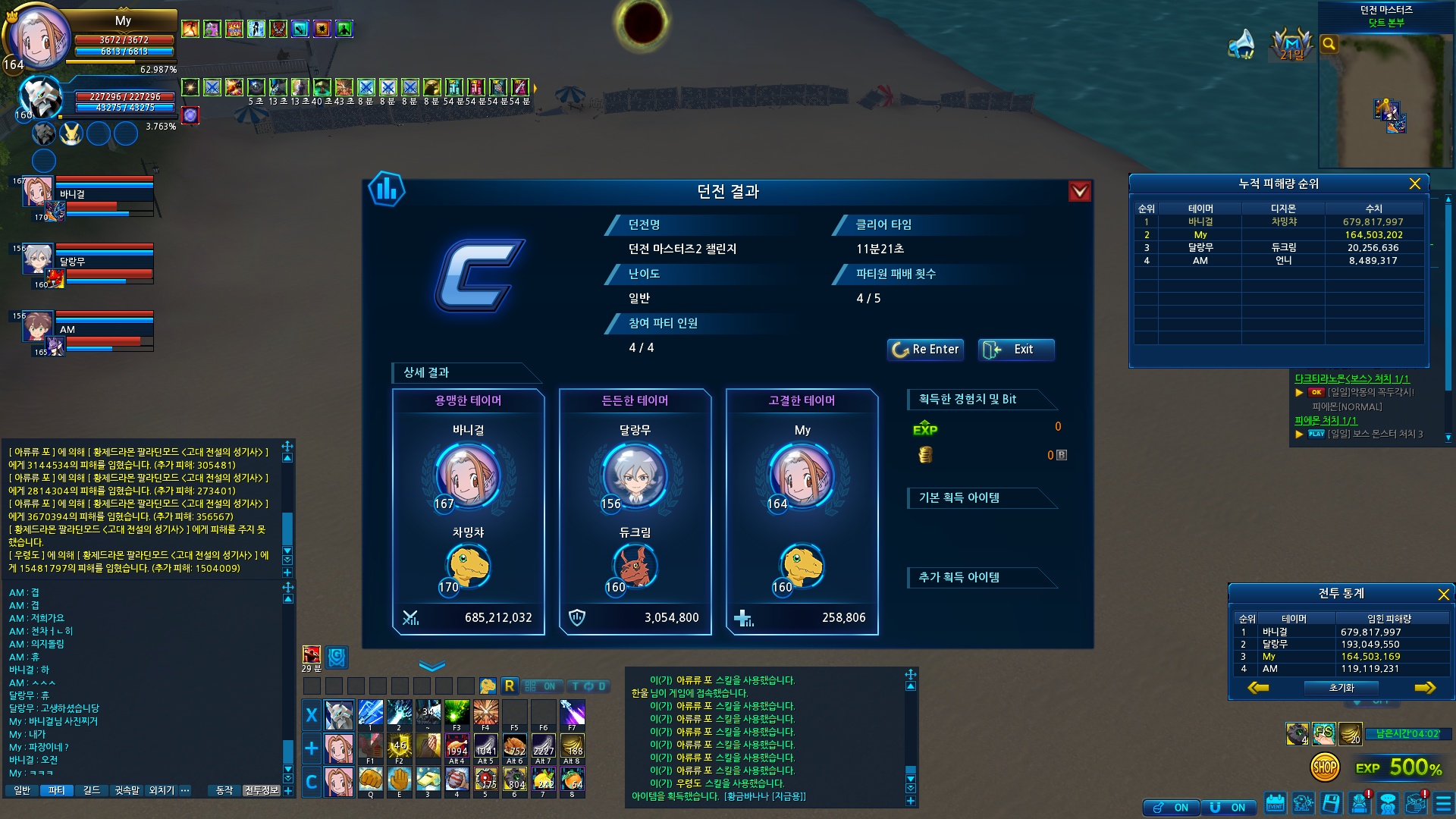Close the dungeon result window
1456x819 pixels.
pyautogui.click(x=1079, y=192)
